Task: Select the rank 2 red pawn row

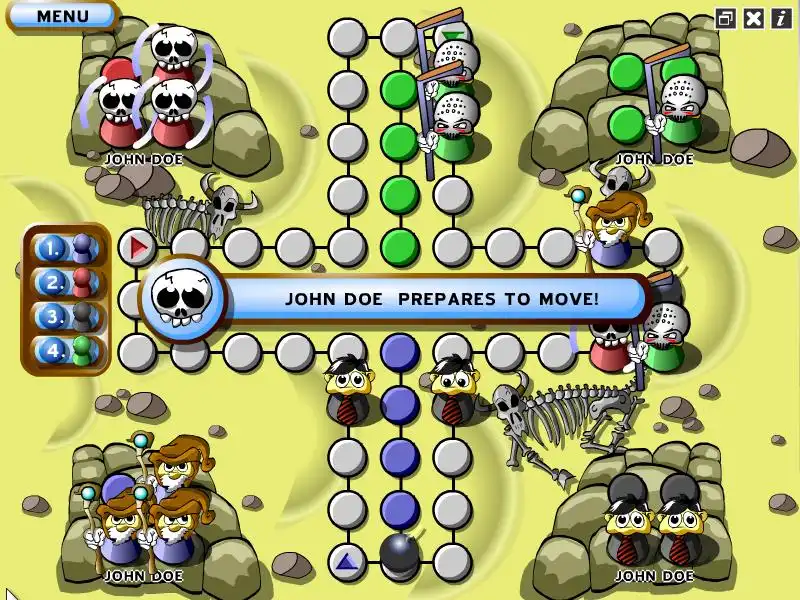Action: [66, 282]
